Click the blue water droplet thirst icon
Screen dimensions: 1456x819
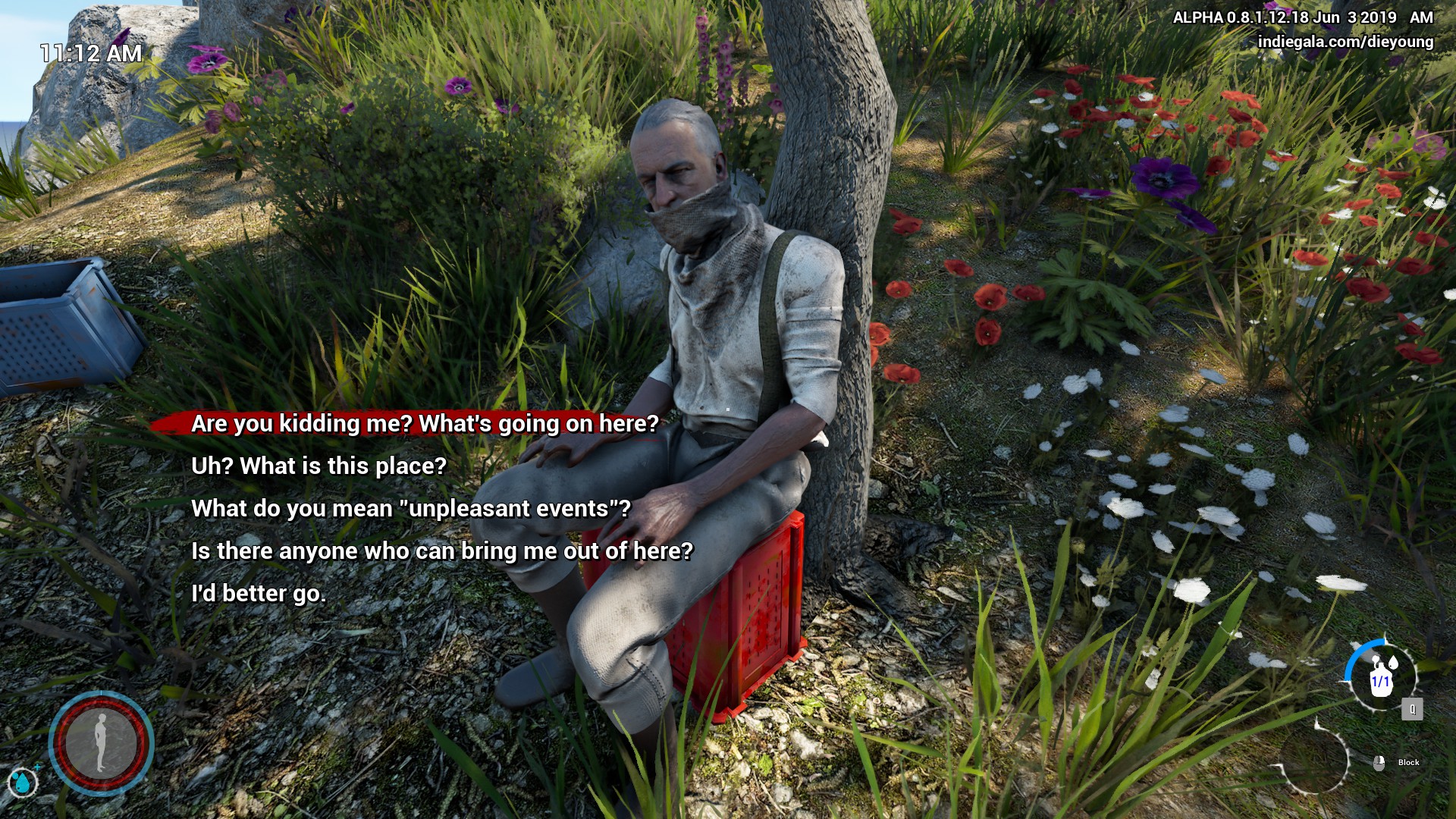coord(22,782)
